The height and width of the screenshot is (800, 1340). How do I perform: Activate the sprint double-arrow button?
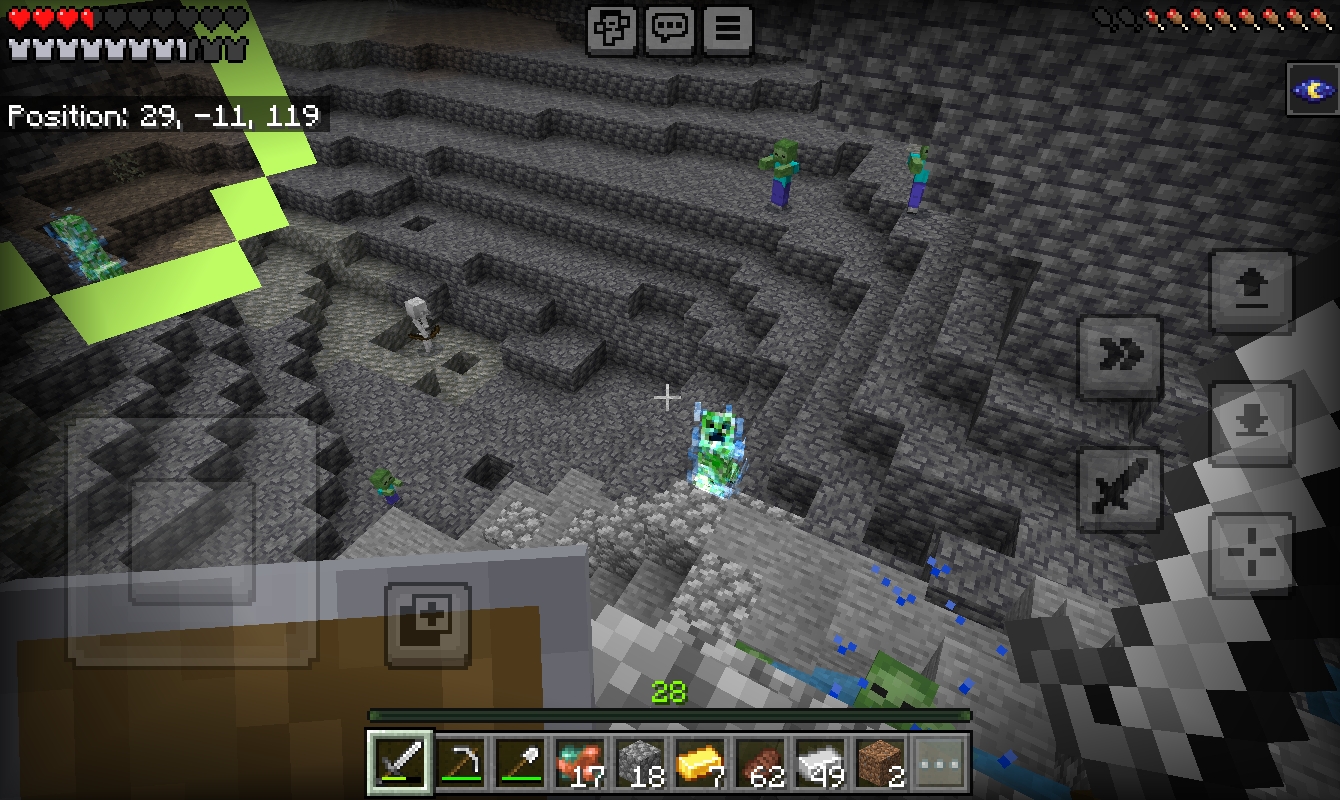pos(1119,355)
